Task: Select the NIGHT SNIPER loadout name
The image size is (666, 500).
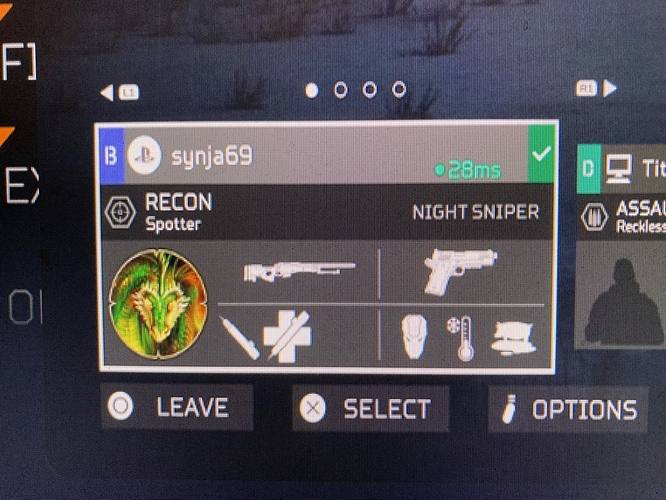Action: click(475, 212)
